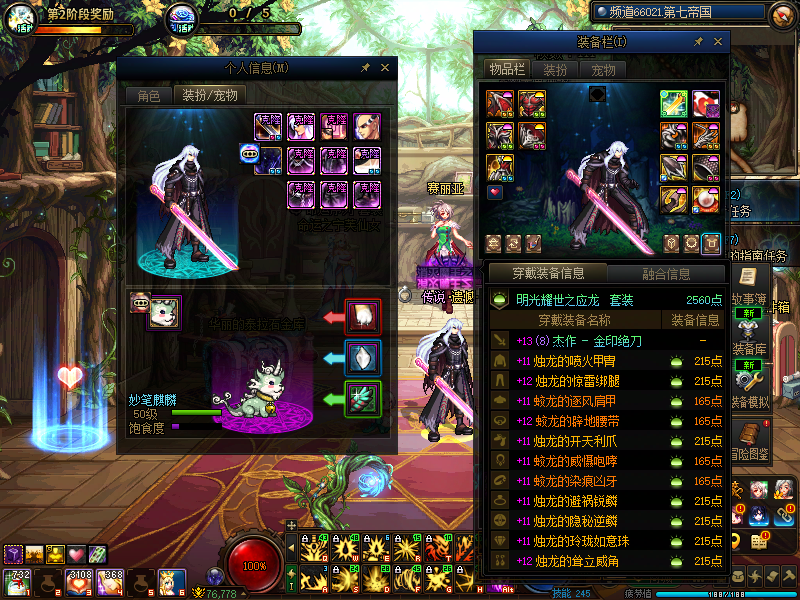The height and width of the screenshot is (600, 800).
Task: Select the white pet portrait icon
Action: click(164, 312)
